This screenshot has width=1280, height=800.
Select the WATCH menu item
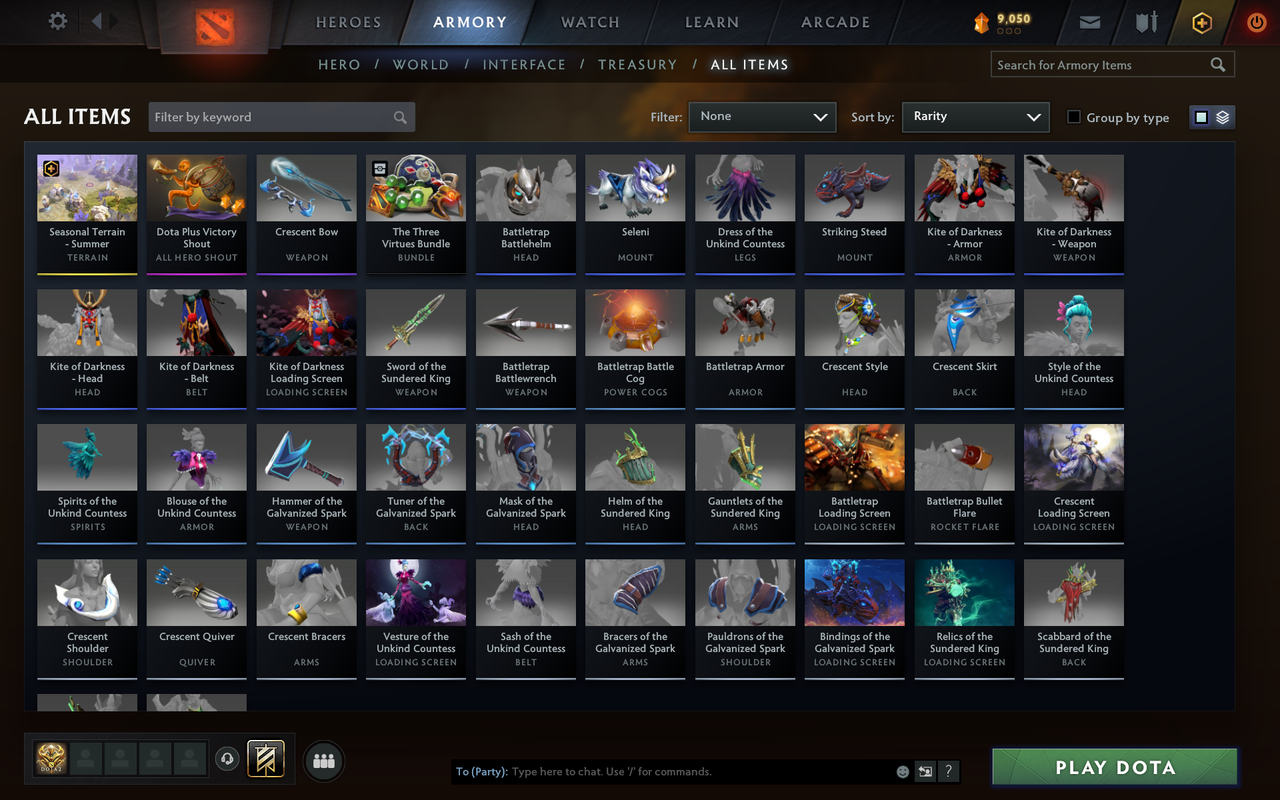[x=589, y=22]
